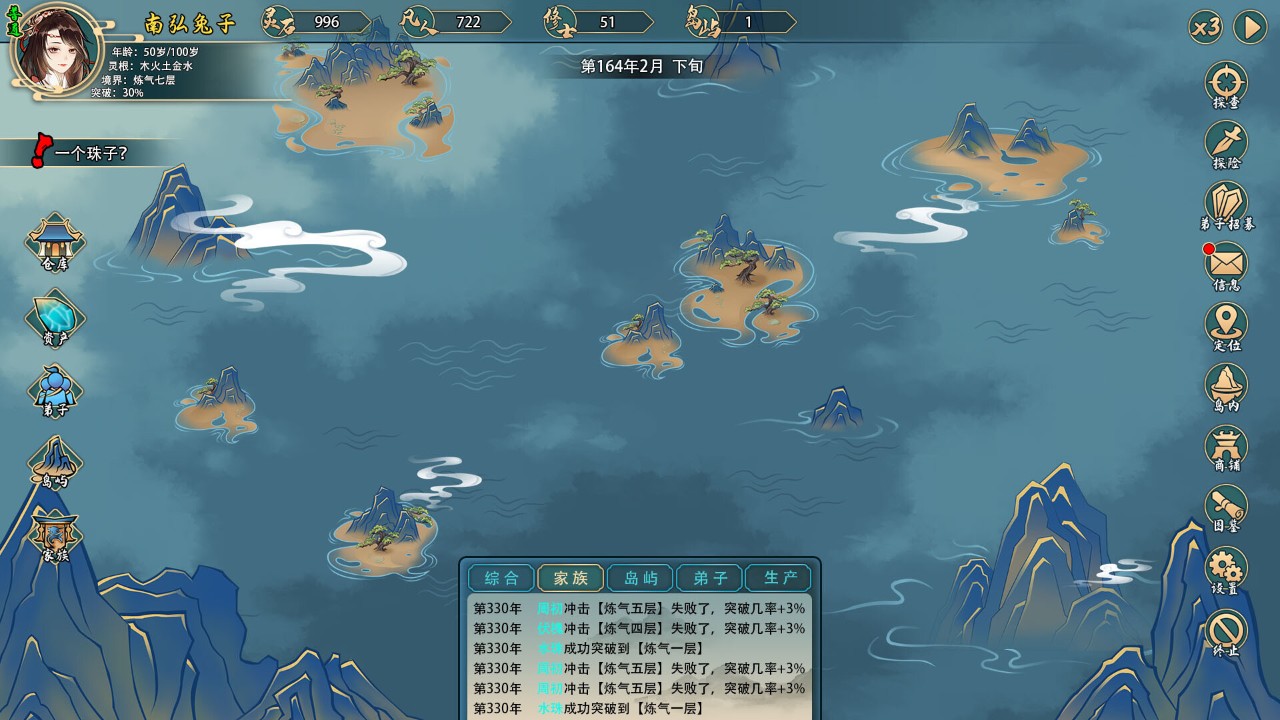Open the 岛屿 islands menu
The height and width of the screenshot is (720, 1280).
tap(55, 461)
